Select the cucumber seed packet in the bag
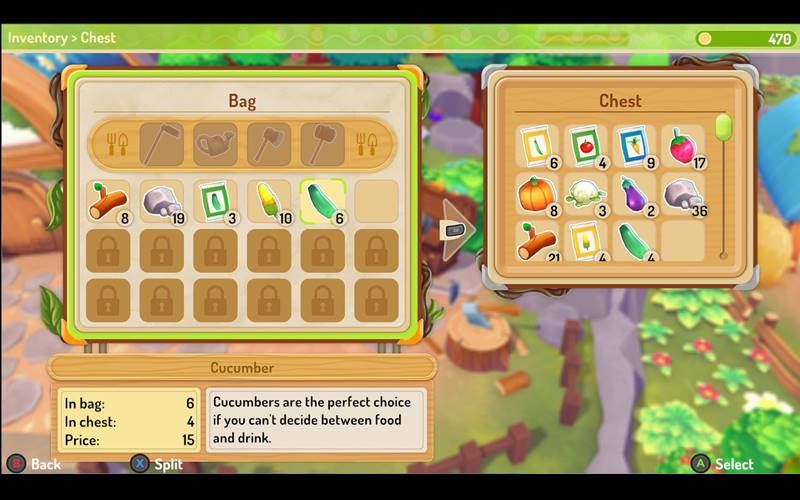Viewport: 800px width, 500px height. pos(215,200)
